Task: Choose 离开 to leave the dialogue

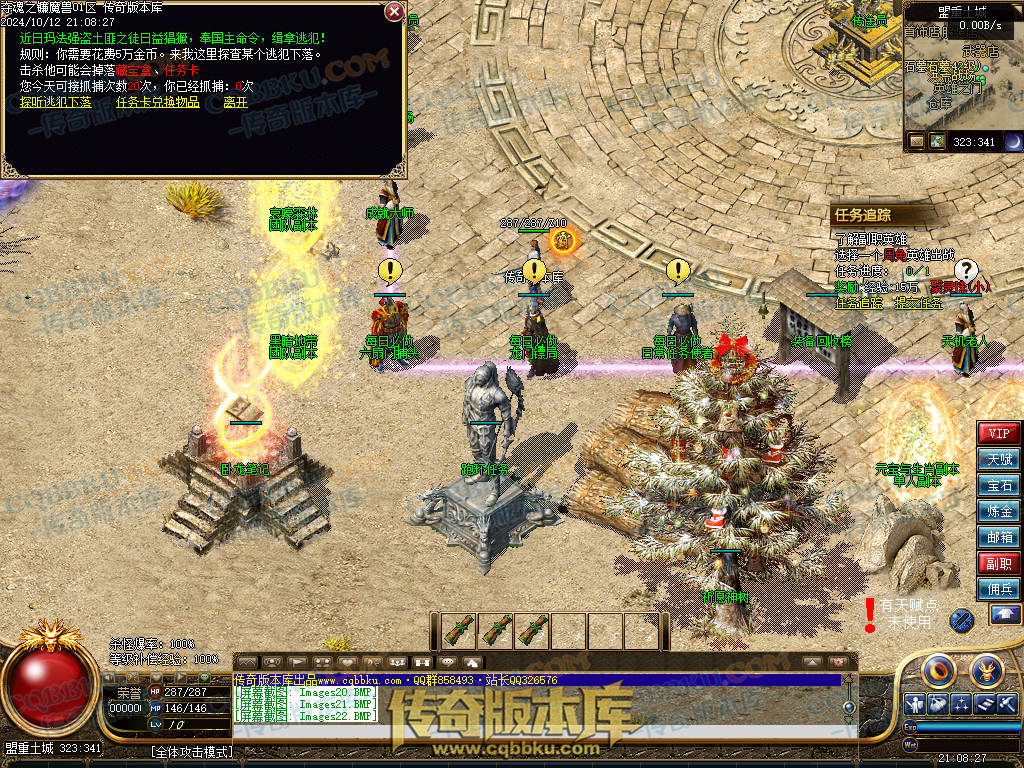Action: pos(235,102)
